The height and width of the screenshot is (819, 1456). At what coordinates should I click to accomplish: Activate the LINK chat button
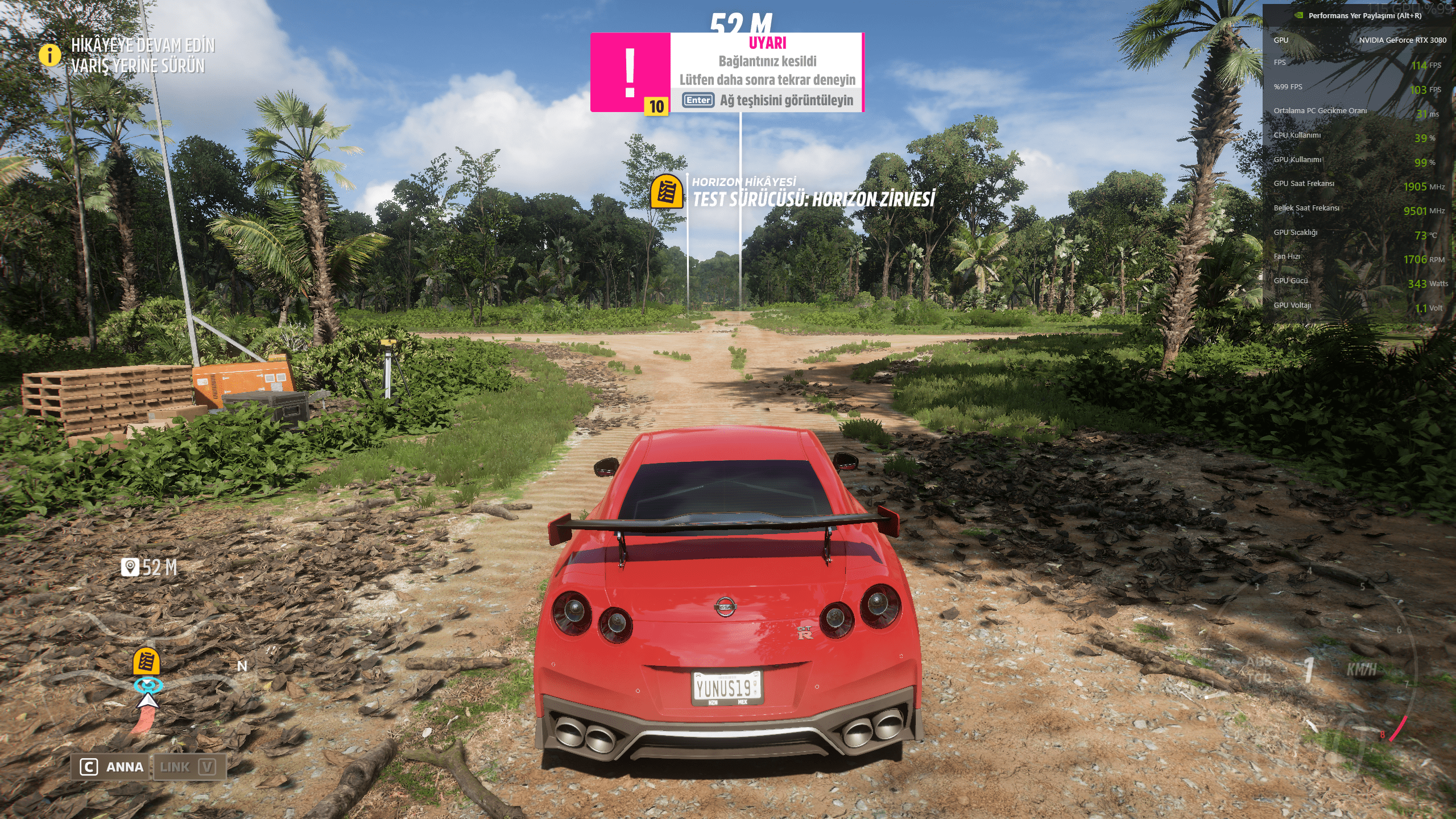[188, 767]
